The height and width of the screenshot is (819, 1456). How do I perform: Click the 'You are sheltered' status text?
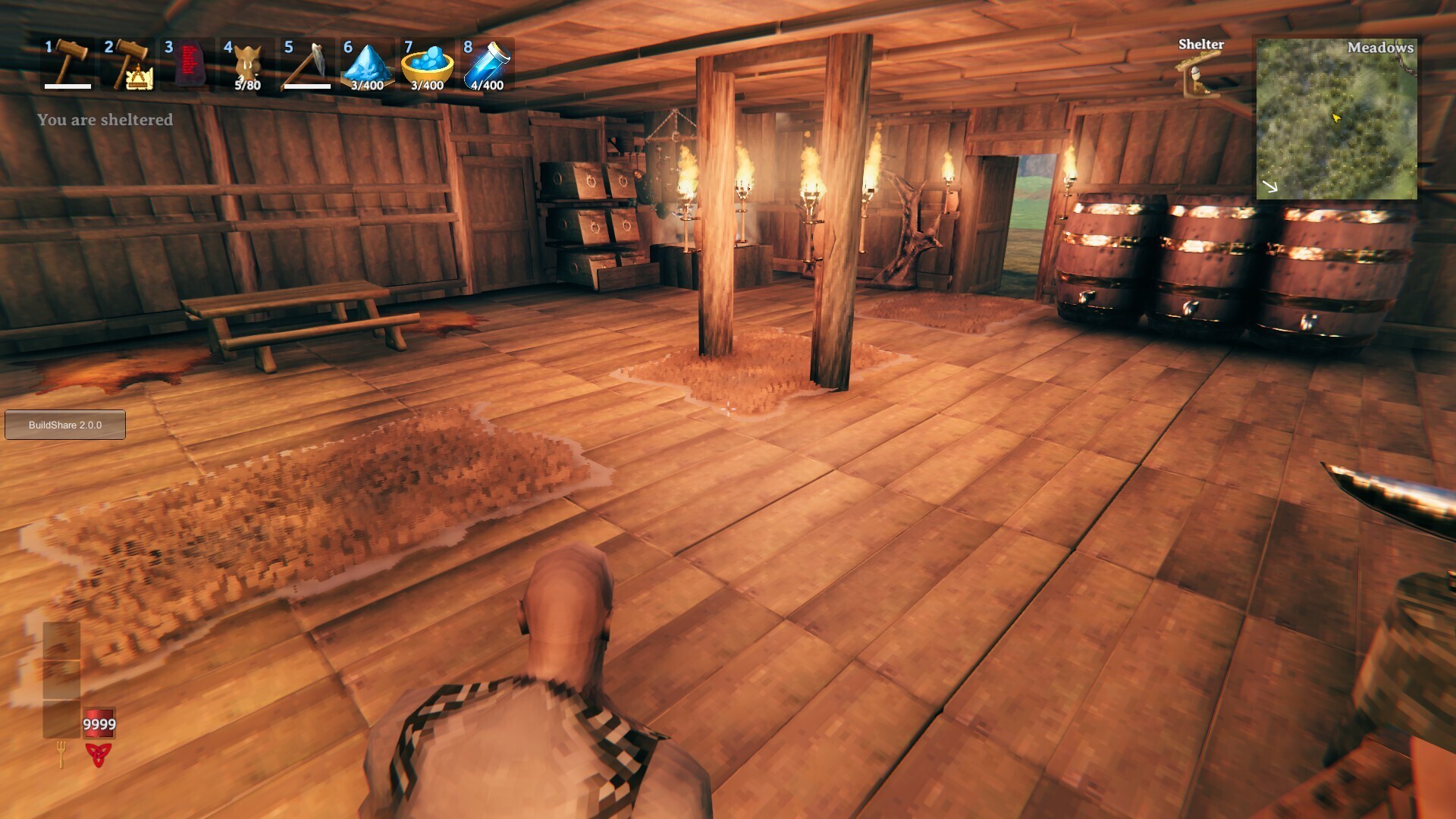(x=105, y=119)
